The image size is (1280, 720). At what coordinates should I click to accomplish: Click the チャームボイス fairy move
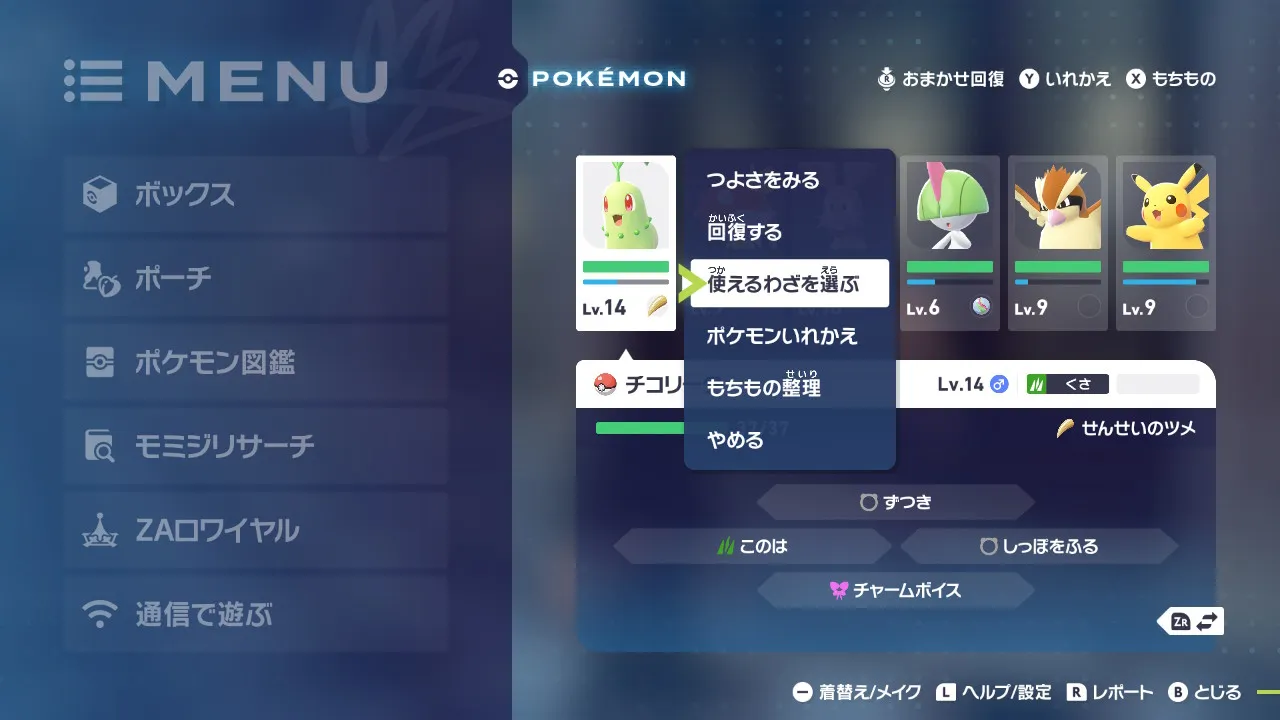point(896,590)
